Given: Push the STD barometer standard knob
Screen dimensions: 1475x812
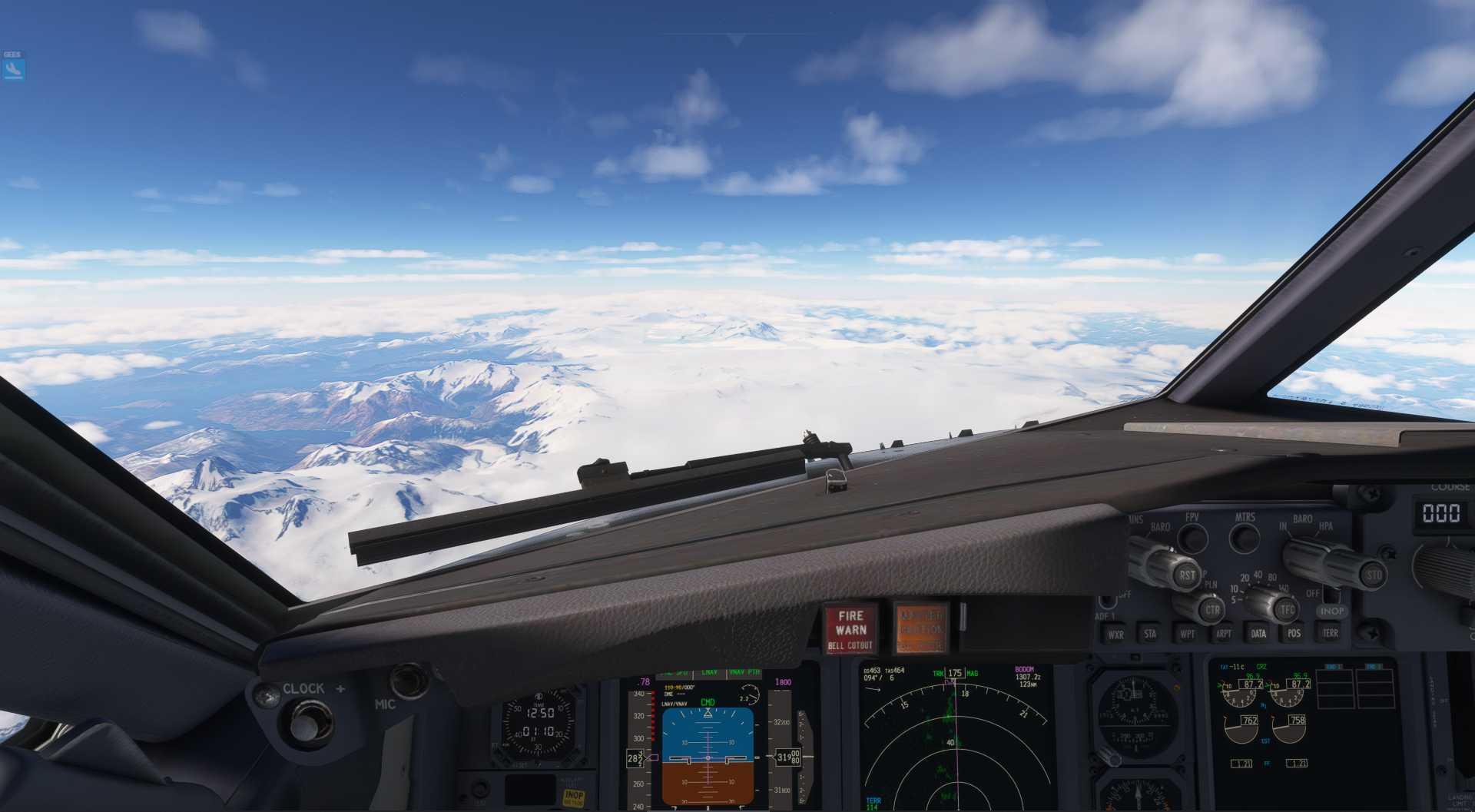Looking at the screenshot, I should pyautogui.click(x=1373, y=575).
